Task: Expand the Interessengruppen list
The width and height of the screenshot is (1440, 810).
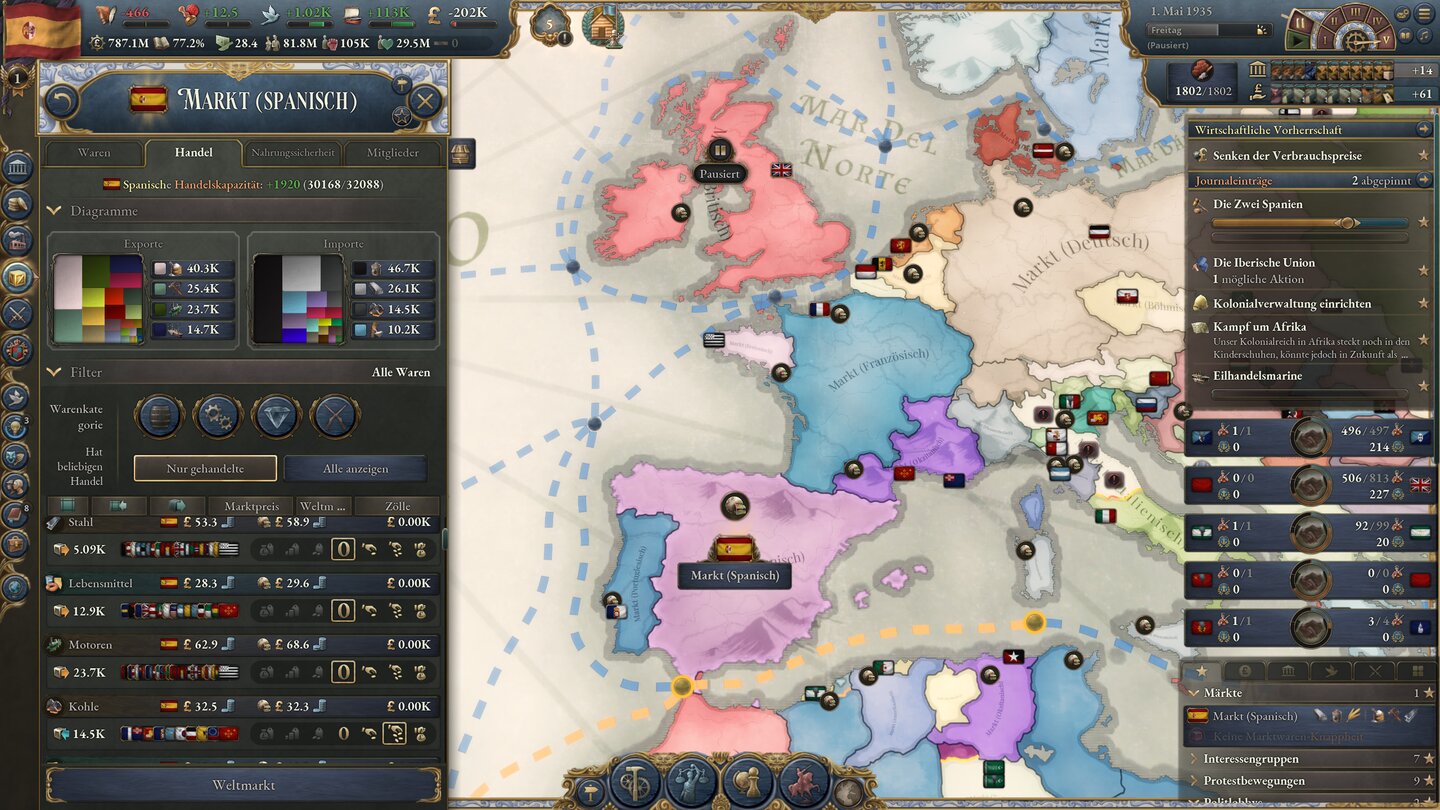Action: (1196, 759)
